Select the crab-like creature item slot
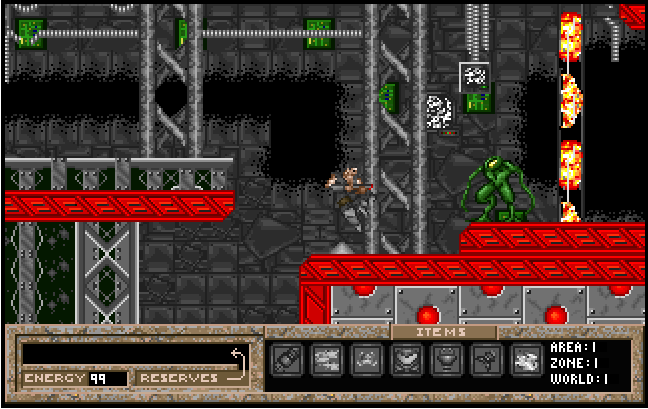The image size is (648, 409). coord(366,360)
